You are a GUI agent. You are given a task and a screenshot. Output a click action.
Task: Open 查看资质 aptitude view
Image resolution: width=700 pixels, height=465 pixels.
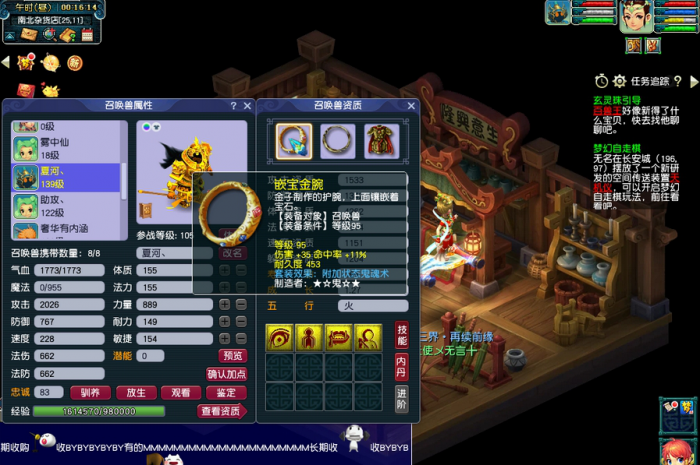[x=222, y=411]
